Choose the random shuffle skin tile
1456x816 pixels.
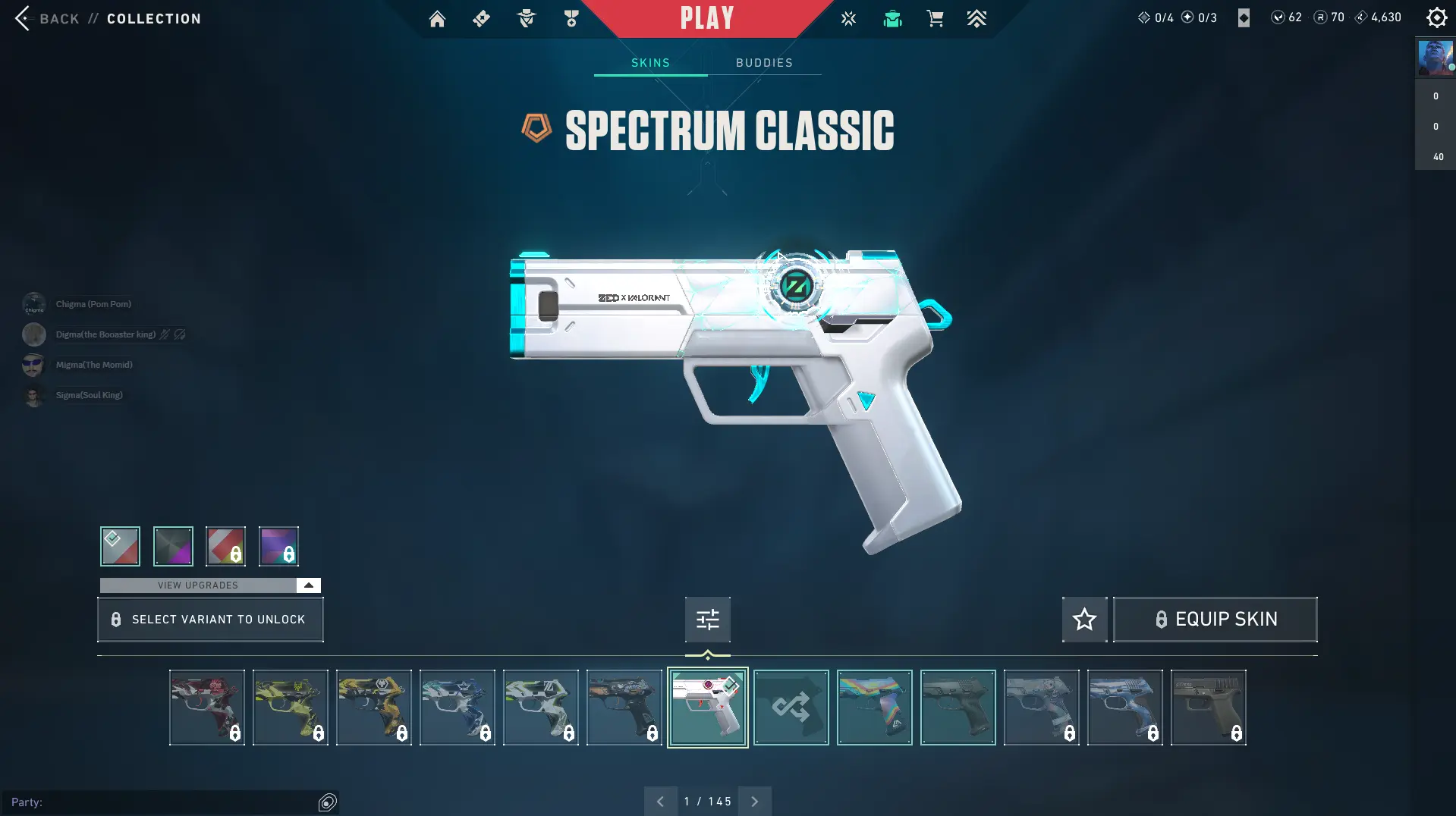coord(791,708)
